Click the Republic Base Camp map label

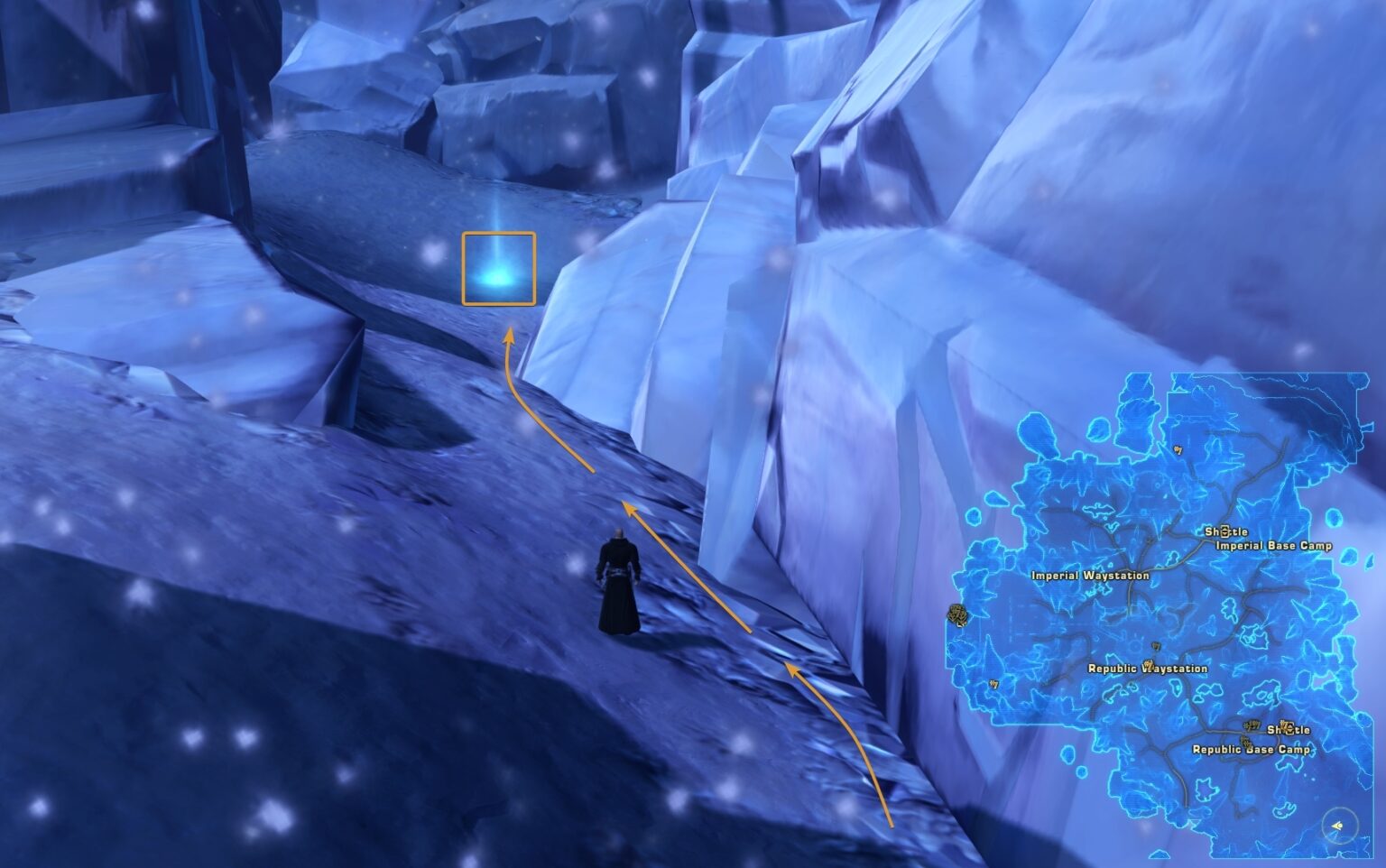tap(1252, 749)
